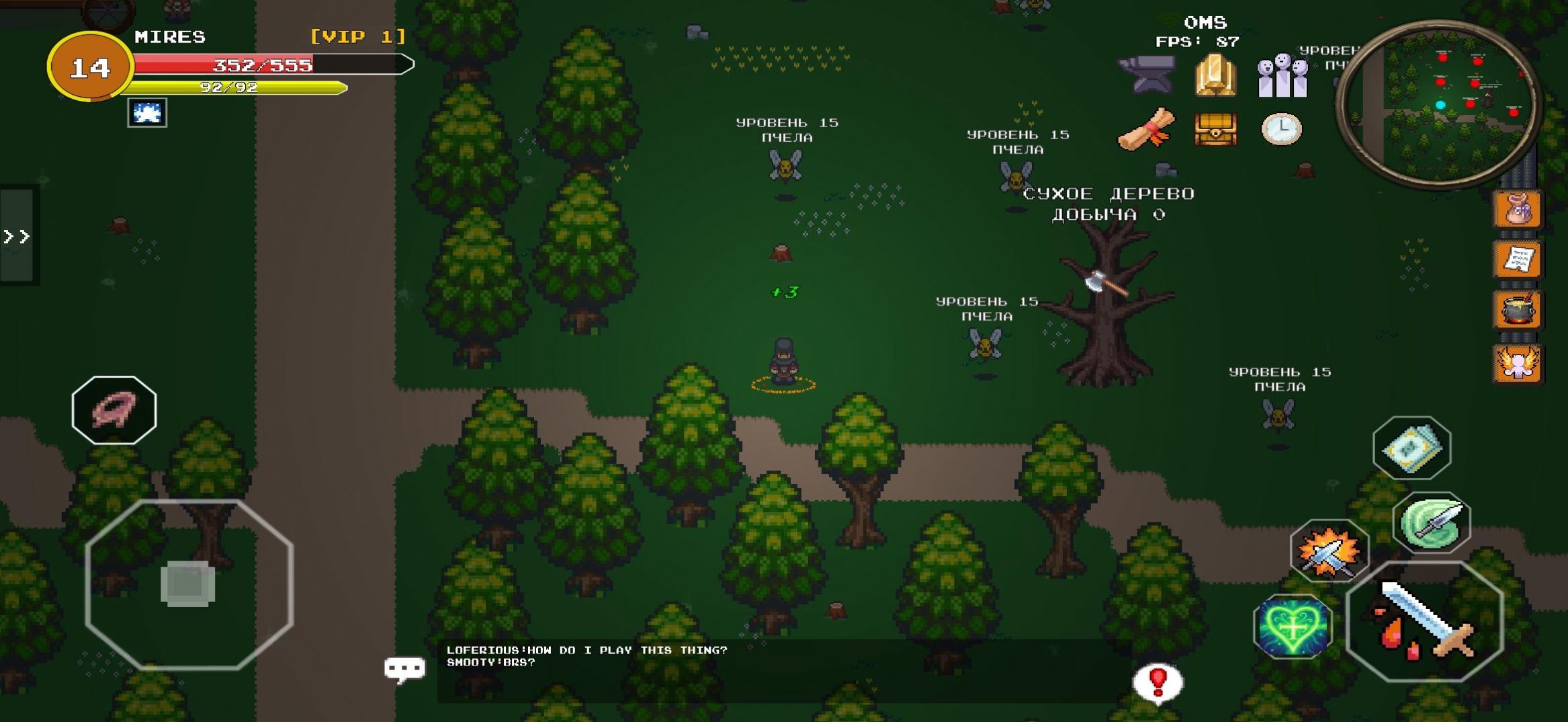Open the winged angel menu
Screen dimensions: 1568x722
pos(1518,363)
